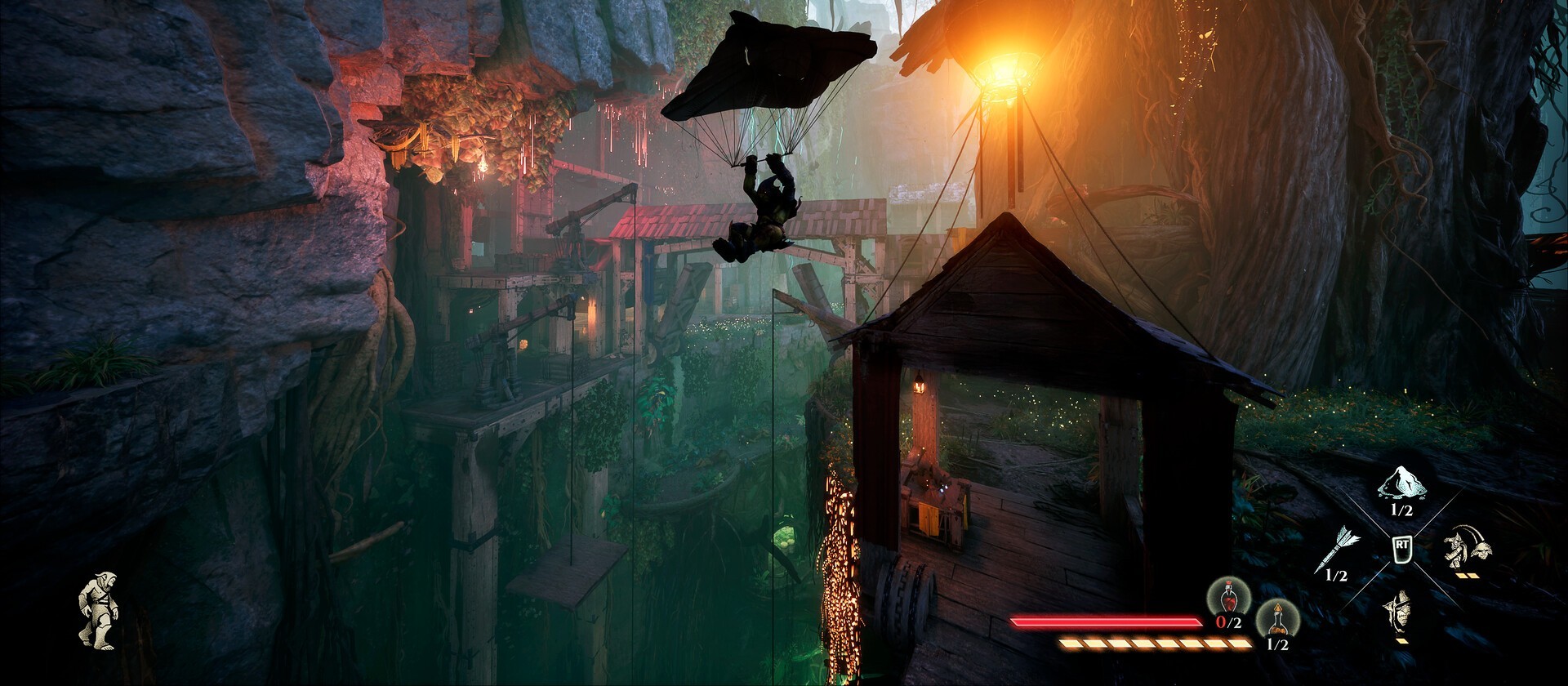Select the hooded goblin archer skill icon
Screen dimensions: 1568x686
click(1401, 612)
